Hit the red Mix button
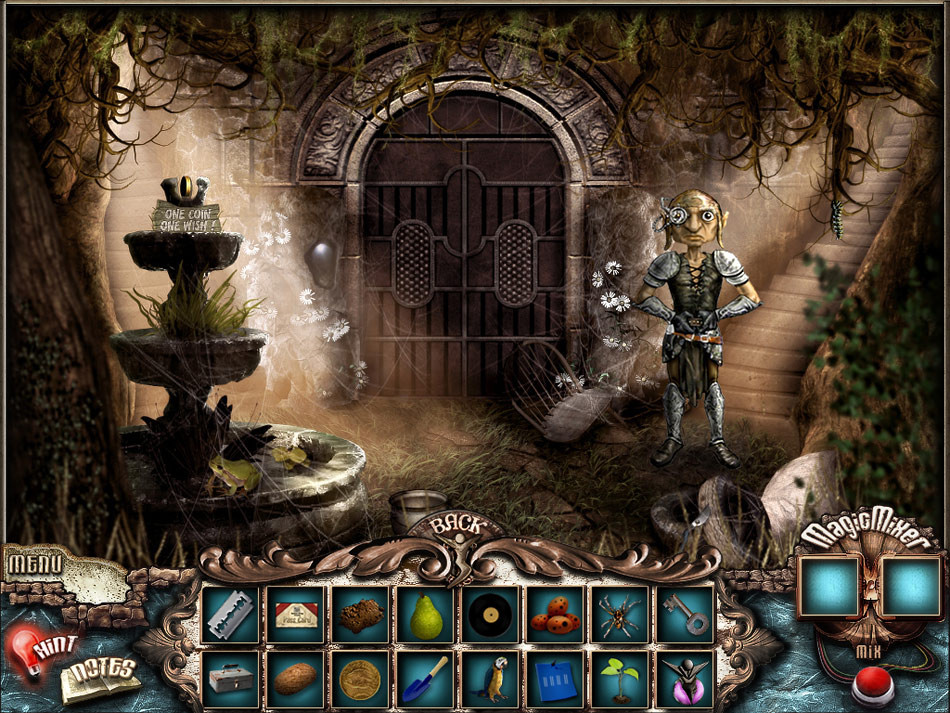The height and width of the screenshot is (713, 950). click(872, 686)
